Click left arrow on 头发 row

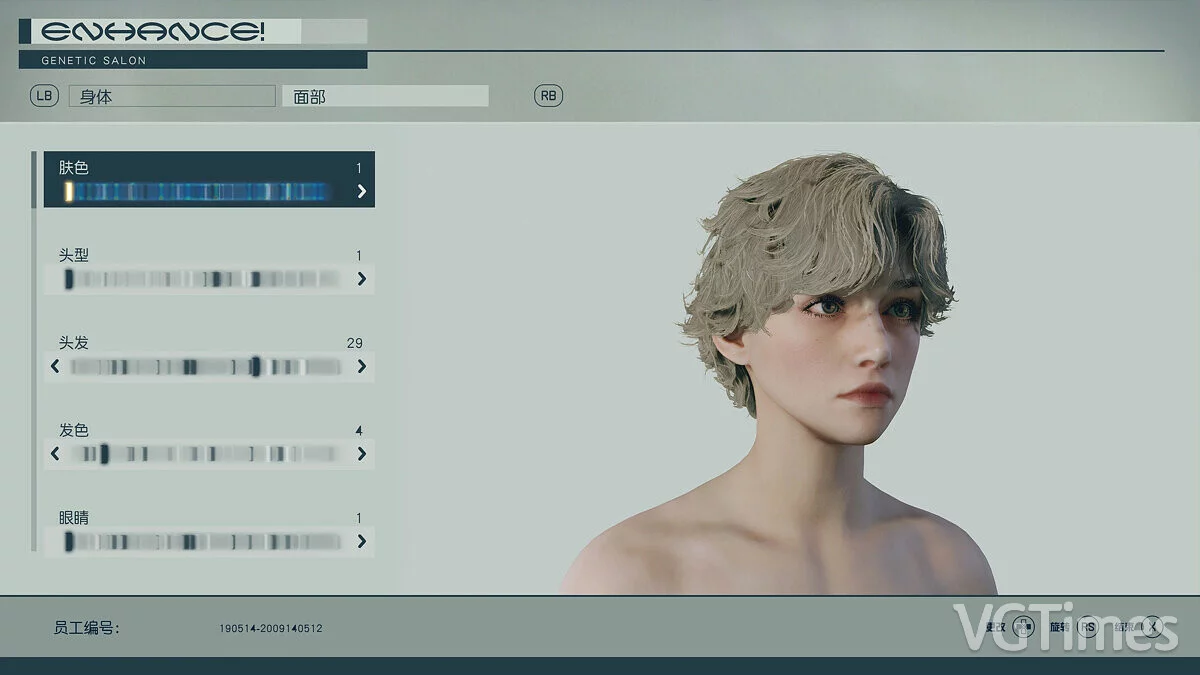55,367
